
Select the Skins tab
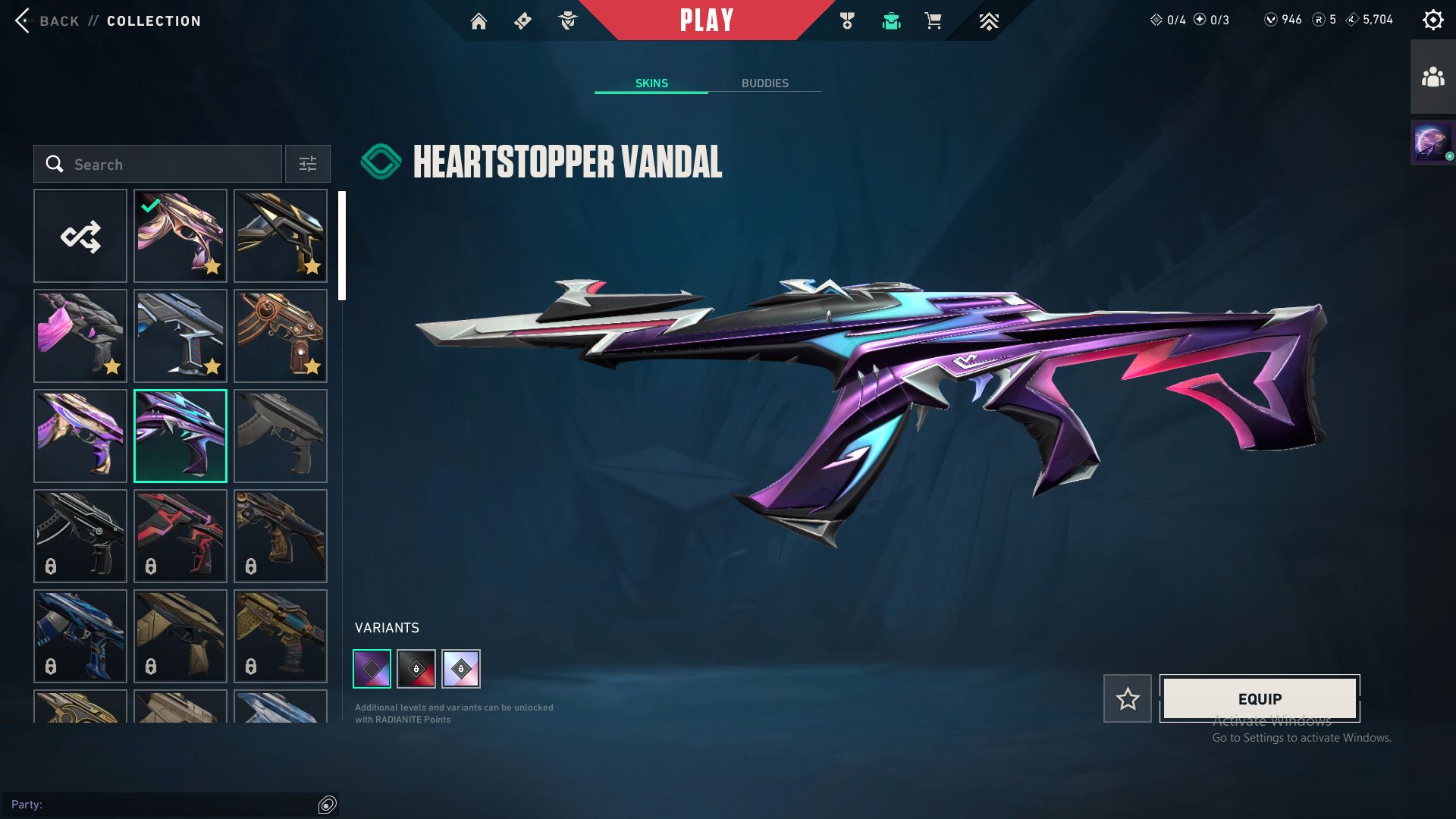[651, 83]
